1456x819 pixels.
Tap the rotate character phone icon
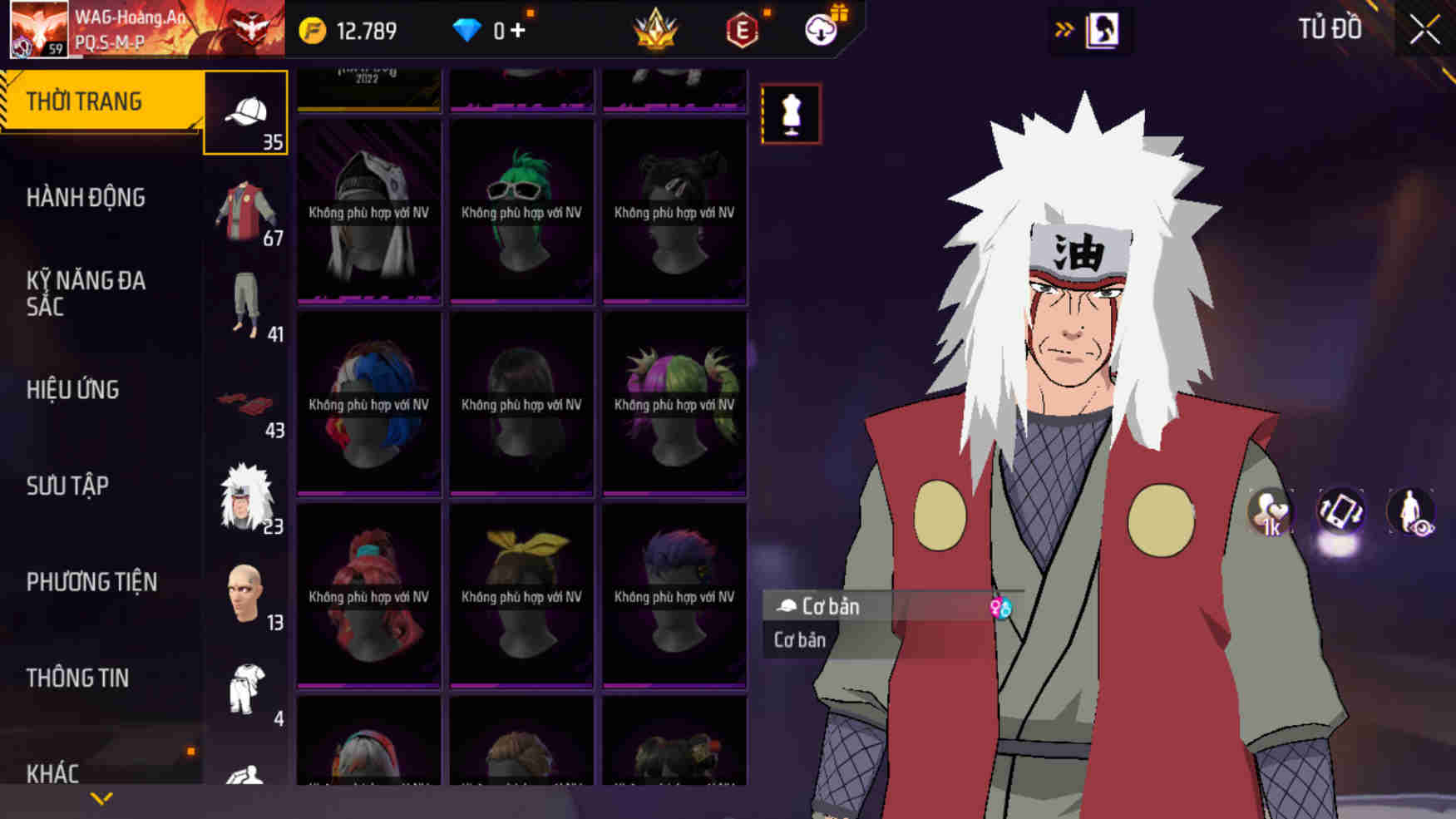1340,513
